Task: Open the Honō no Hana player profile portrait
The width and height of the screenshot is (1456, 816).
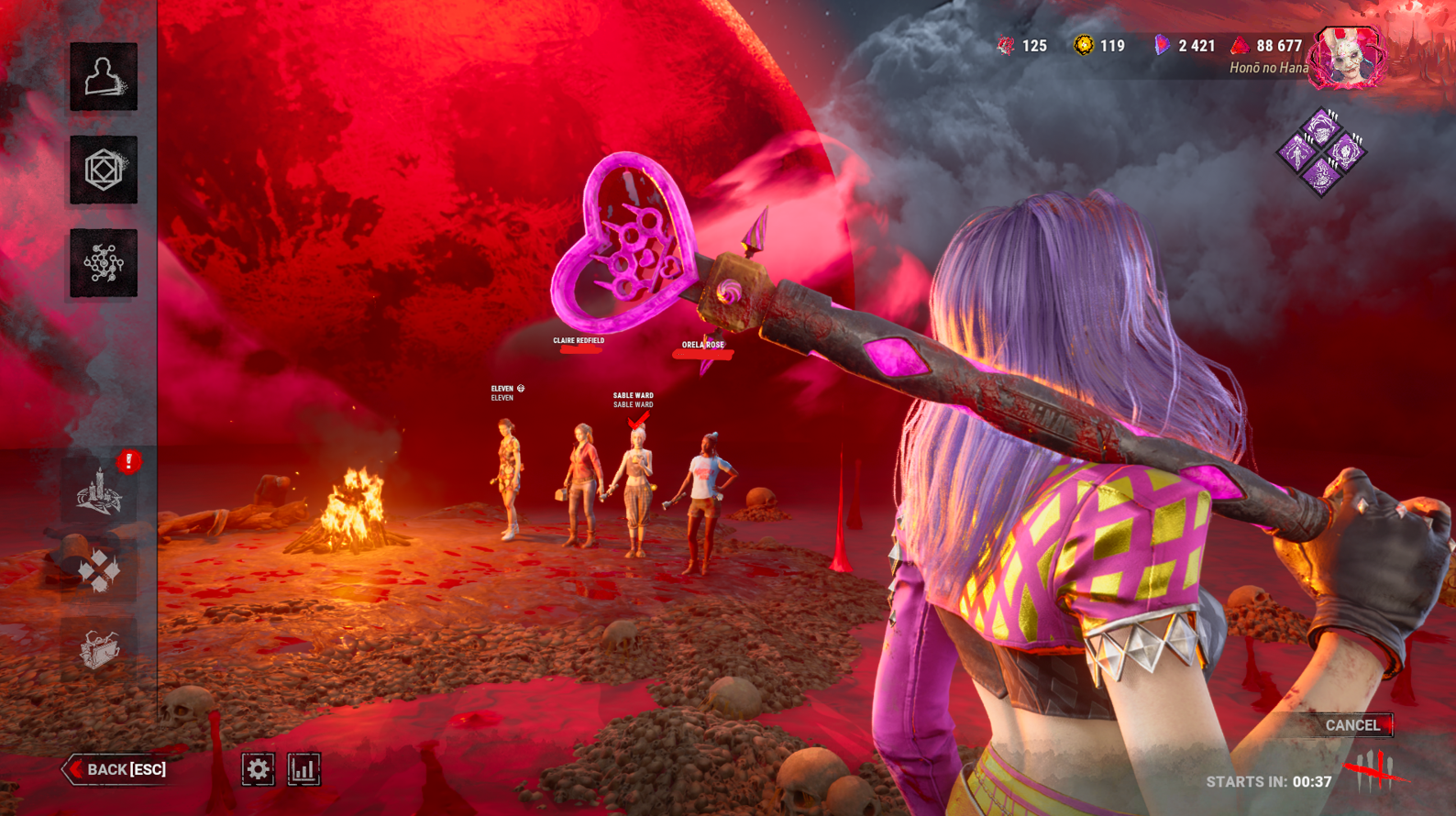Action: [1346, 58]
